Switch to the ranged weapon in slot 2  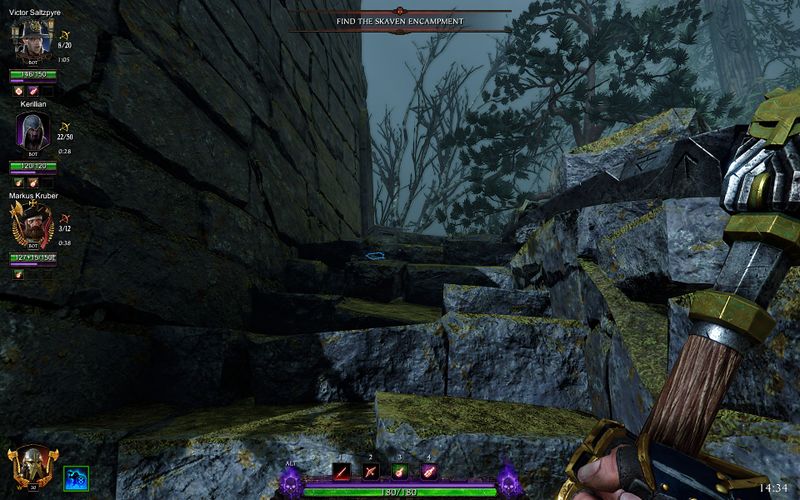372,471
